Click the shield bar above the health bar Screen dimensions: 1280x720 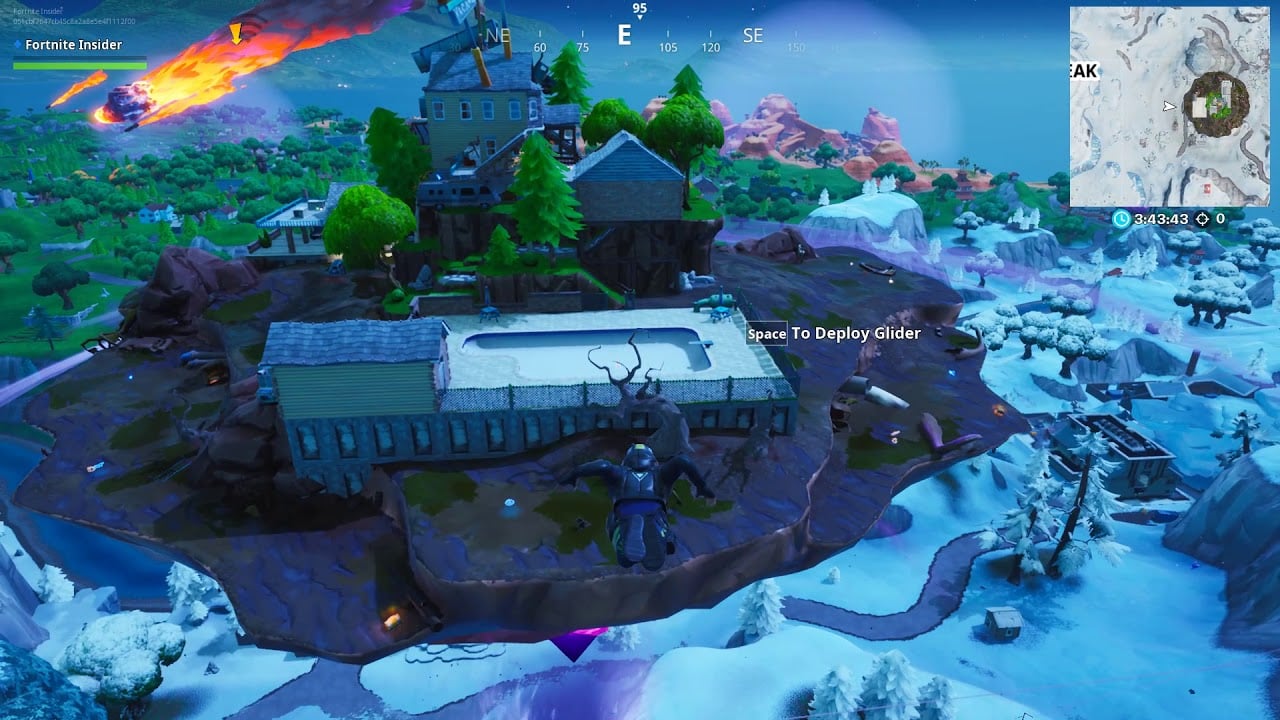click(80, 58)
